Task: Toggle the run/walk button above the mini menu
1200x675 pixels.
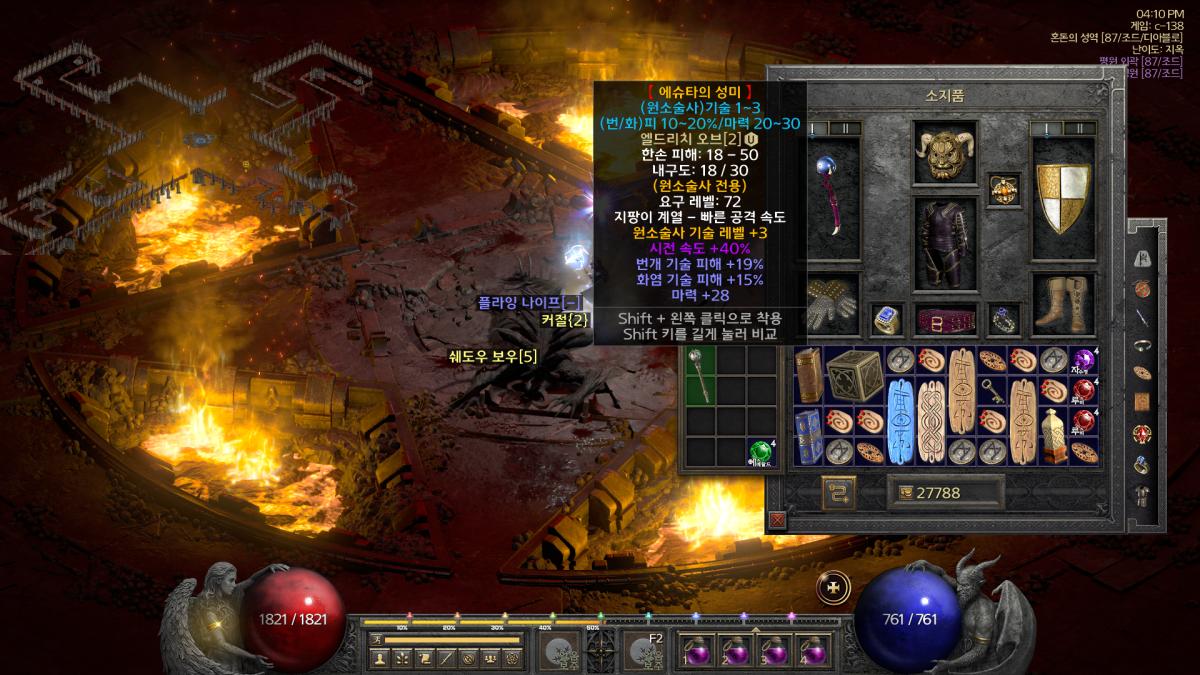Action: point(376,639)
